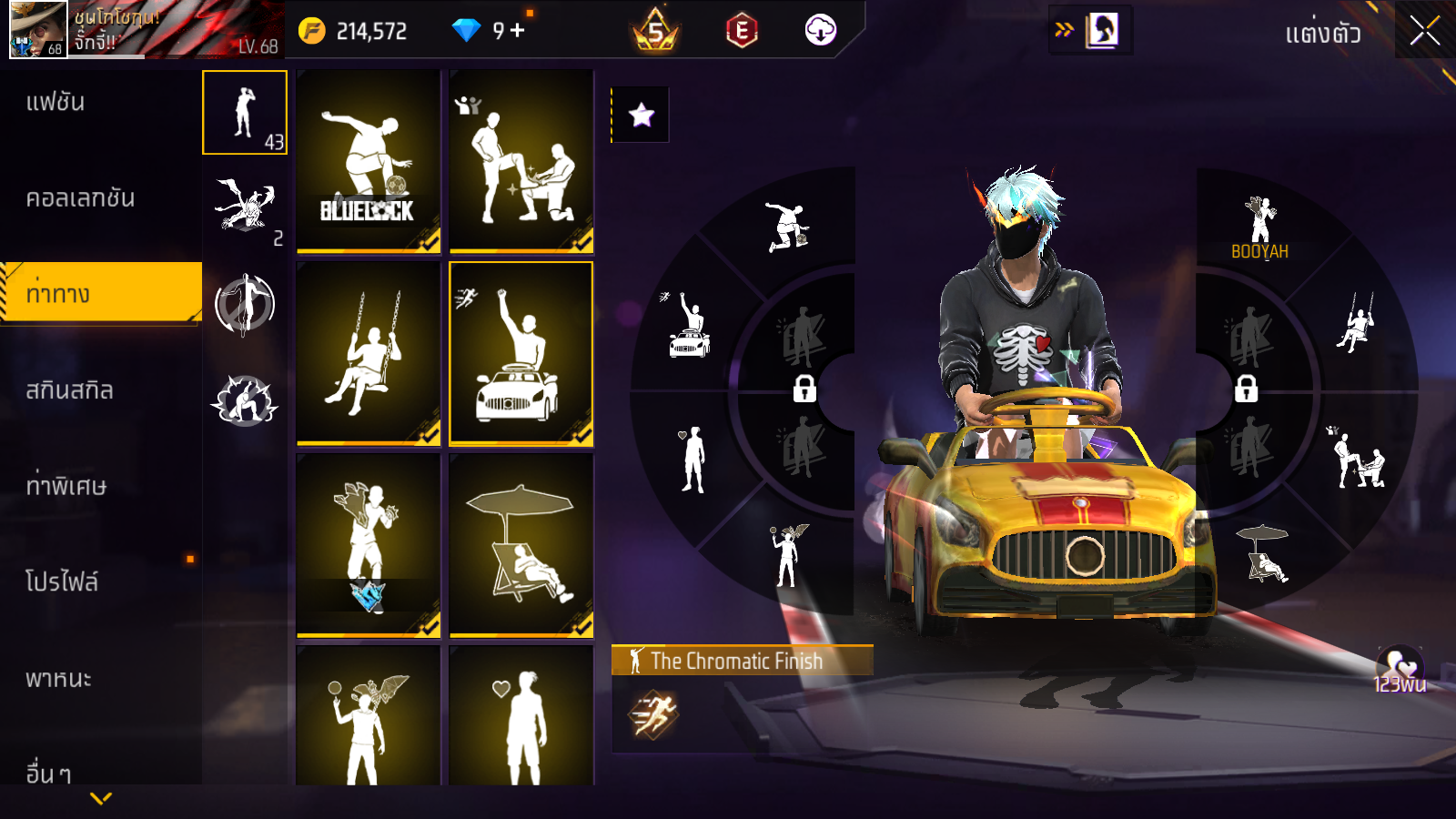The image size is (1456, 819).
Task: Open the แฟชัน category
Action: (x=56, y=102)
